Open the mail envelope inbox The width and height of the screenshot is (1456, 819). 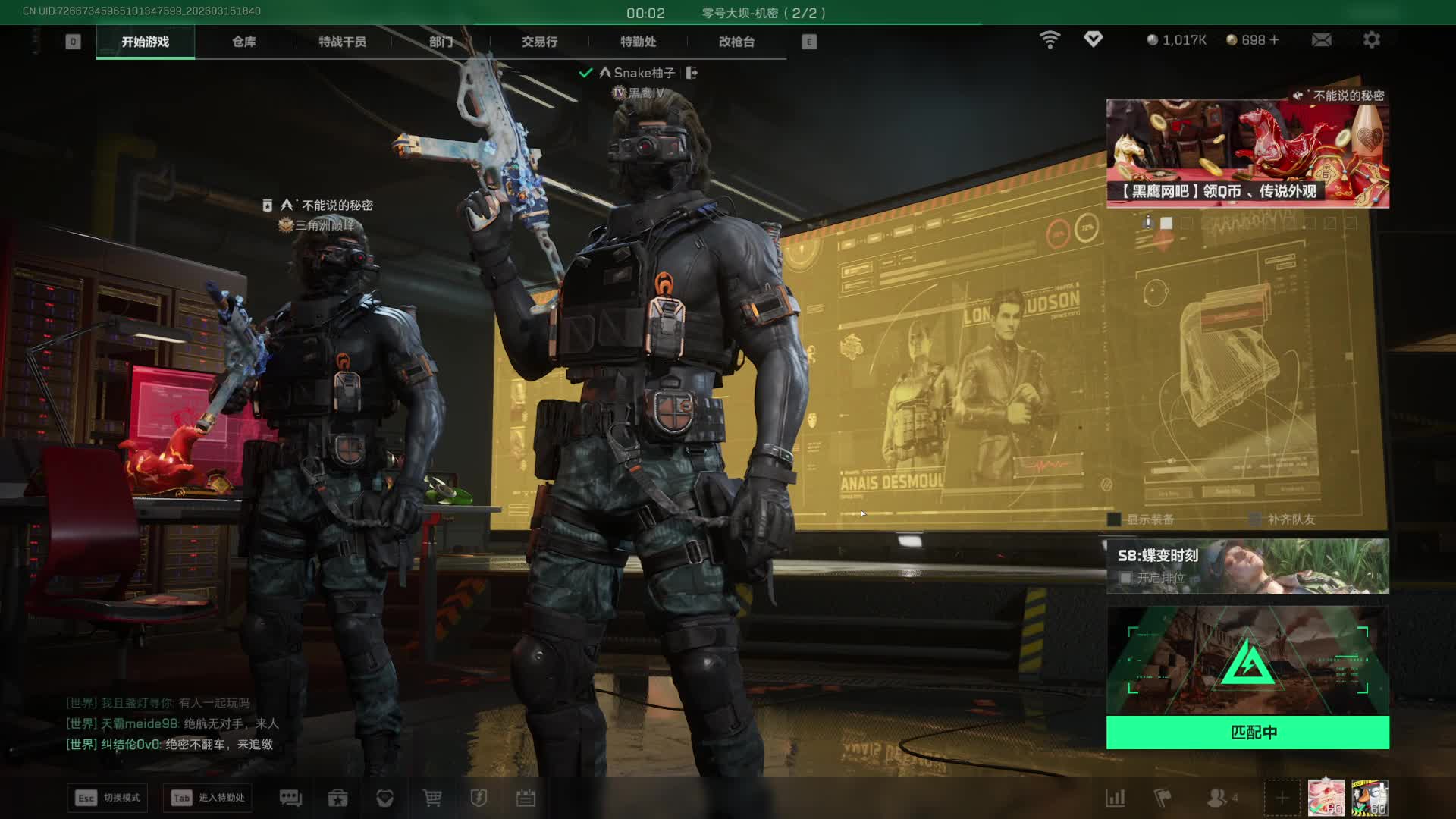click(1321, 39)
